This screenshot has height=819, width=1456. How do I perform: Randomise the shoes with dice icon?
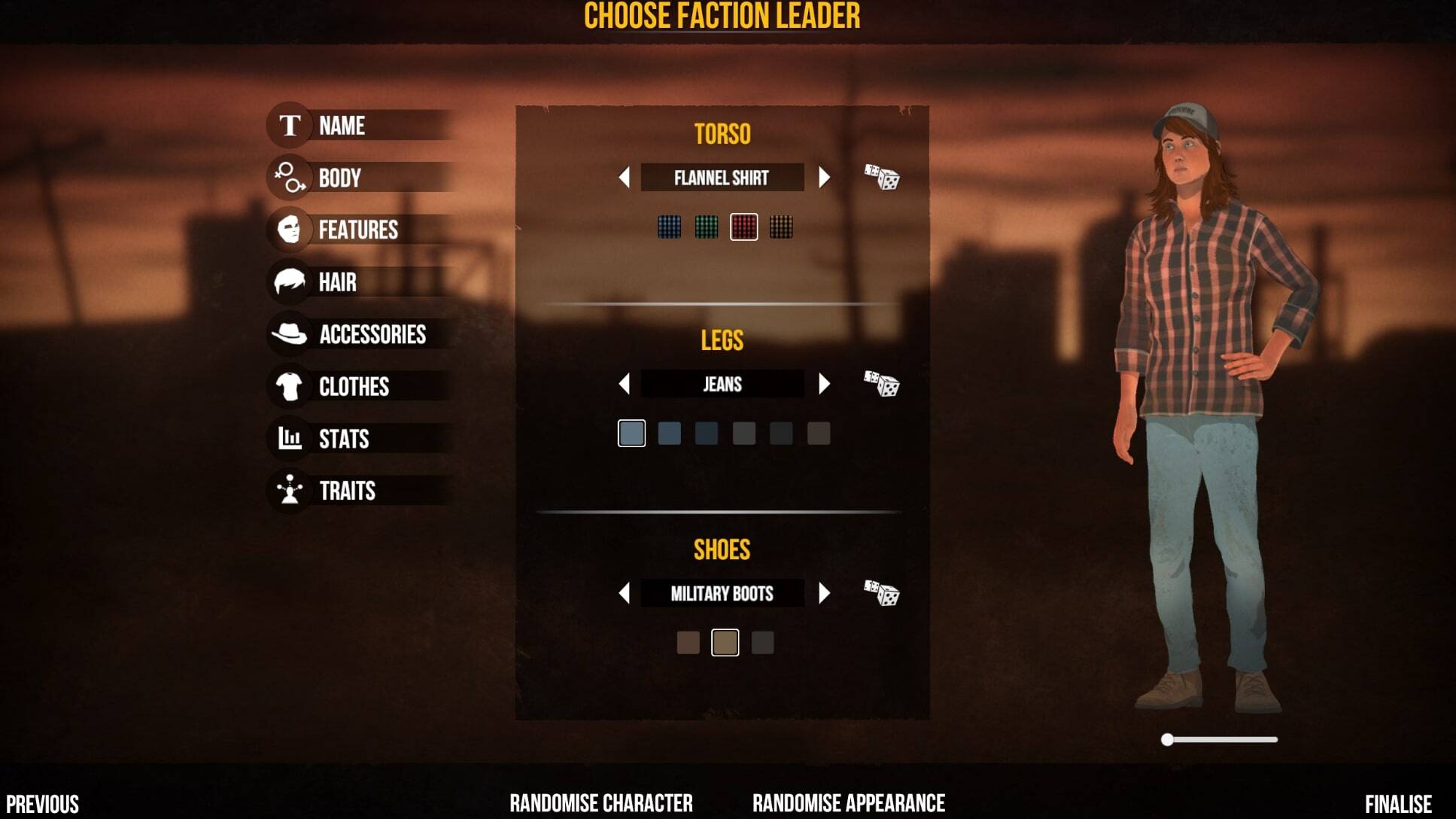point(881,593)
